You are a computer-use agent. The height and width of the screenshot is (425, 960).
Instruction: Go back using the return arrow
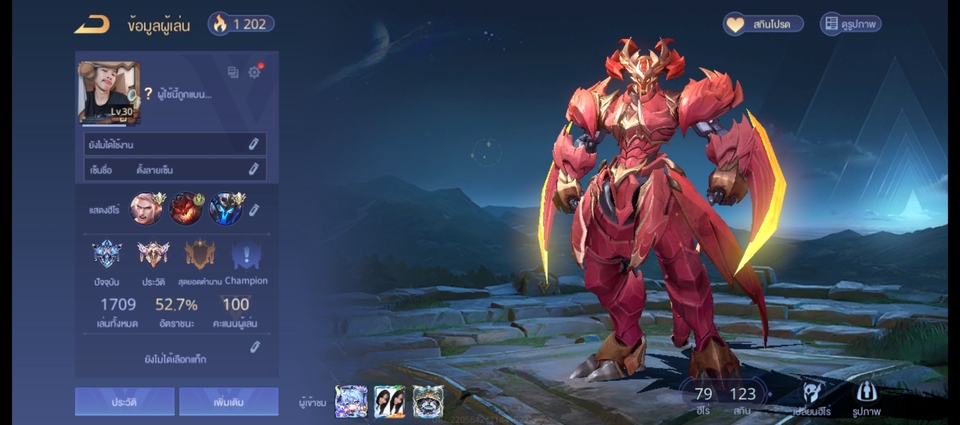[x=92, y=24]
